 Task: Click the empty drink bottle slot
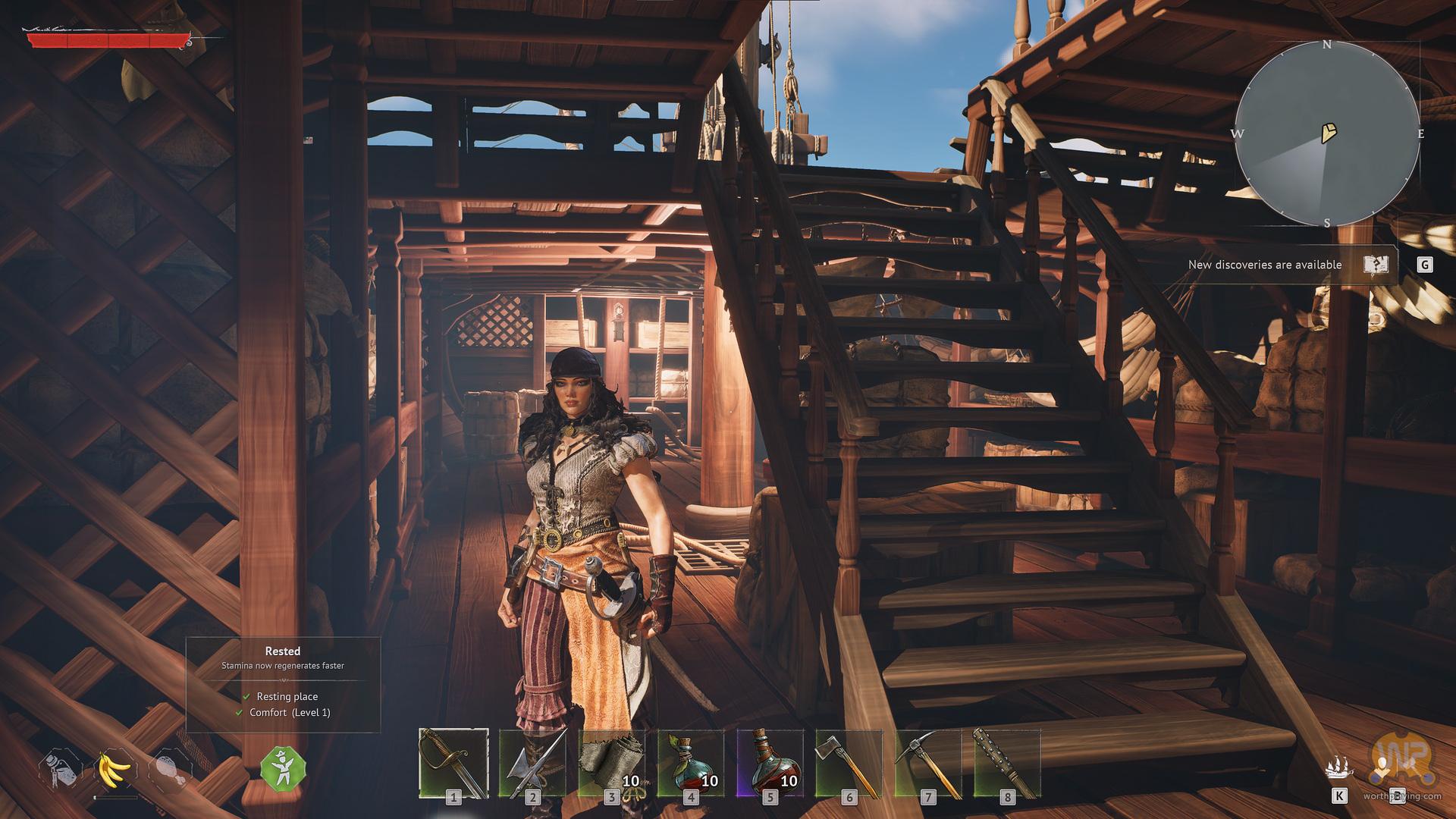click(x=61, y=771)
